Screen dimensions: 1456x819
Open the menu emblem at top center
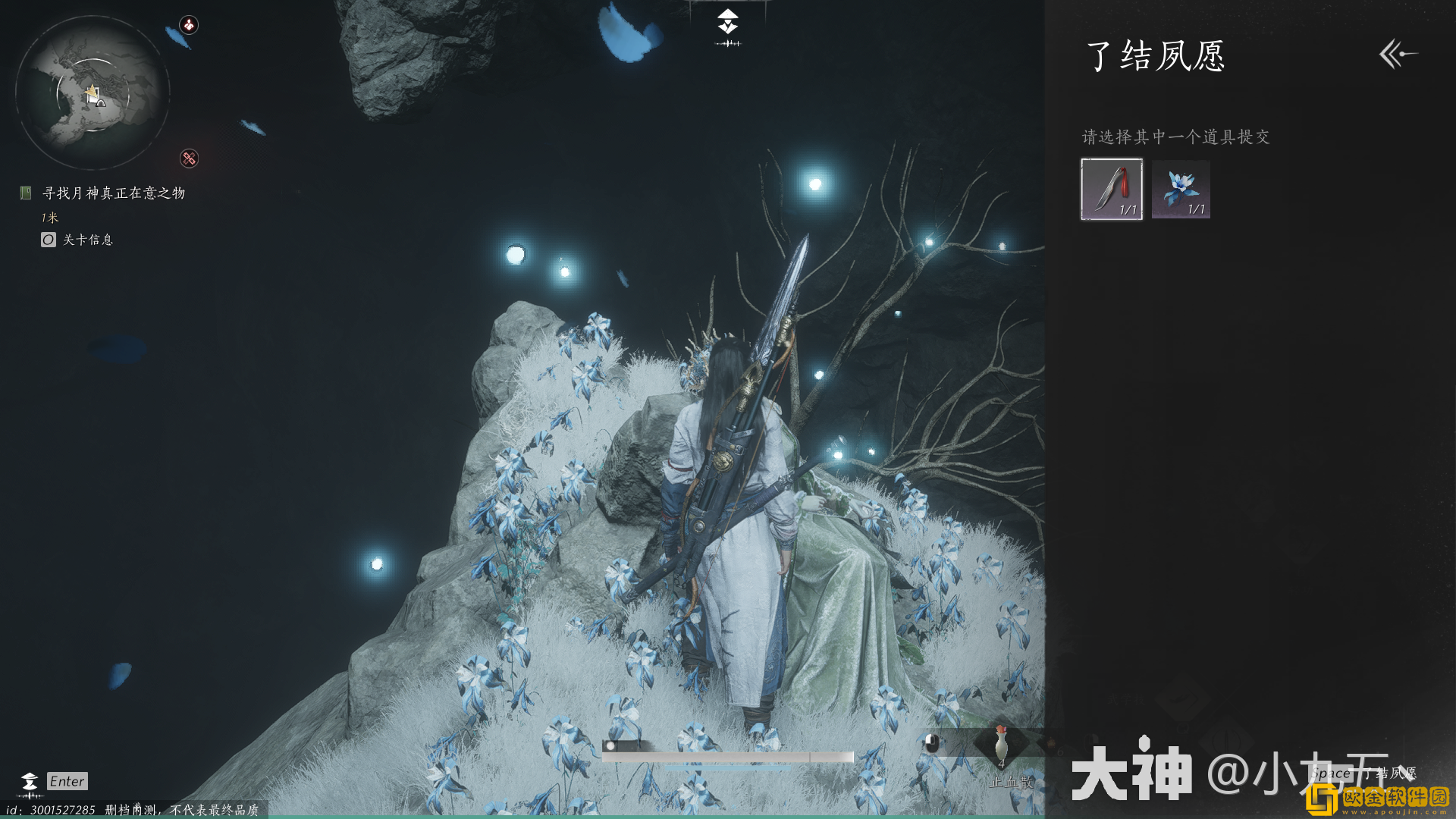point(727,23)
